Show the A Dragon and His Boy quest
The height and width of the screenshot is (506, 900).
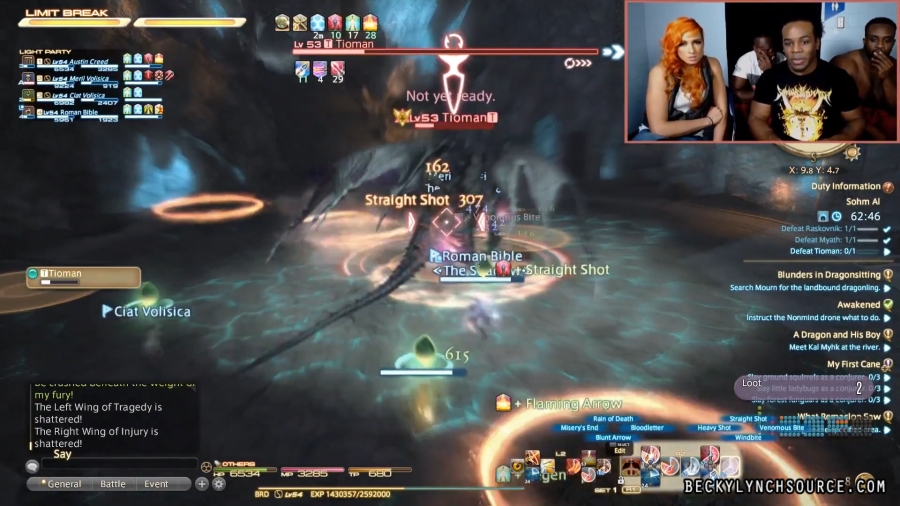coord(836,335)
